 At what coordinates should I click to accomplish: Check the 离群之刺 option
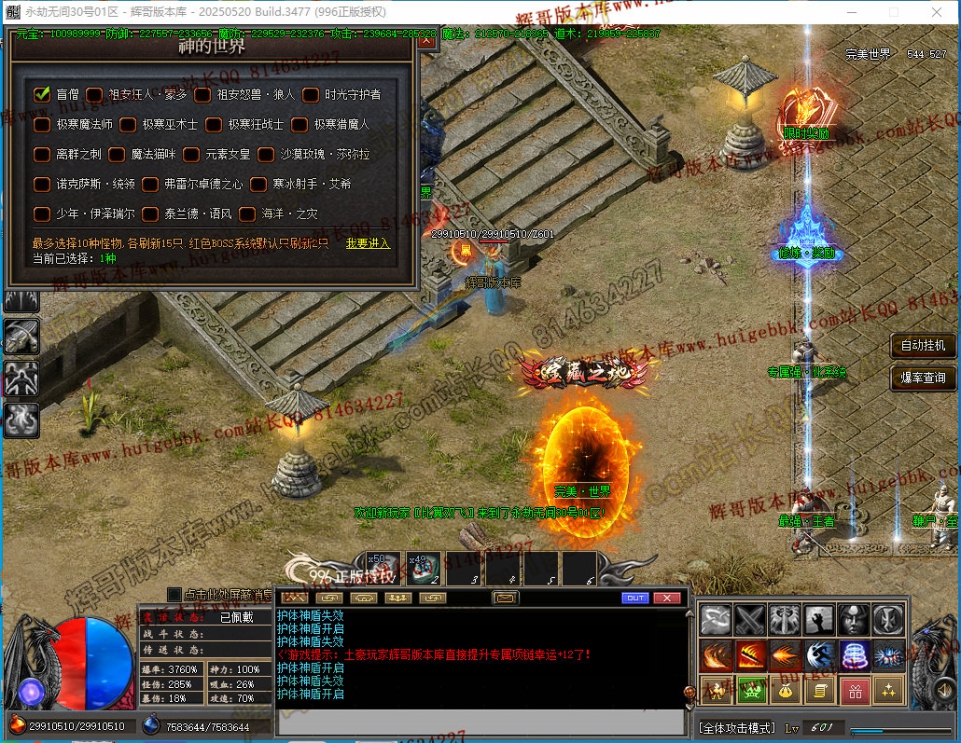tap(42, 155)
